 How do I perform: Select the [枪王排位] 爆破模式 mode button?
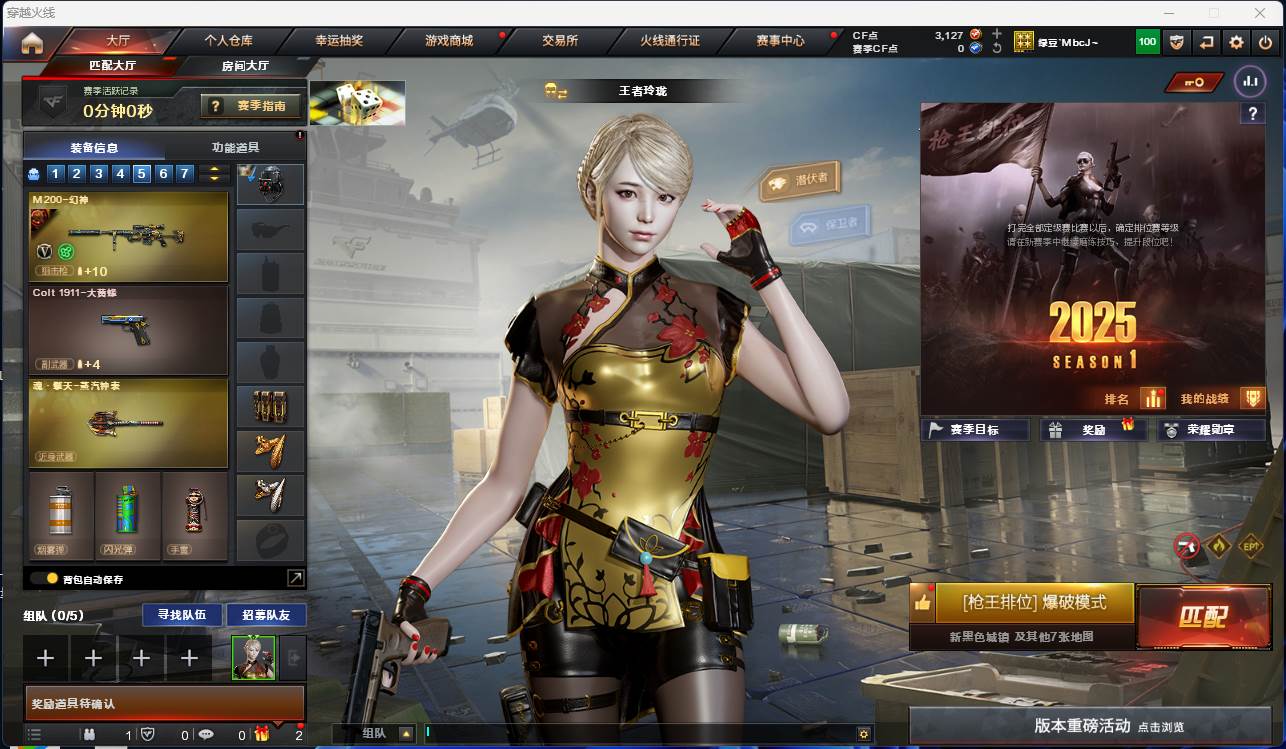(1034, 603)
